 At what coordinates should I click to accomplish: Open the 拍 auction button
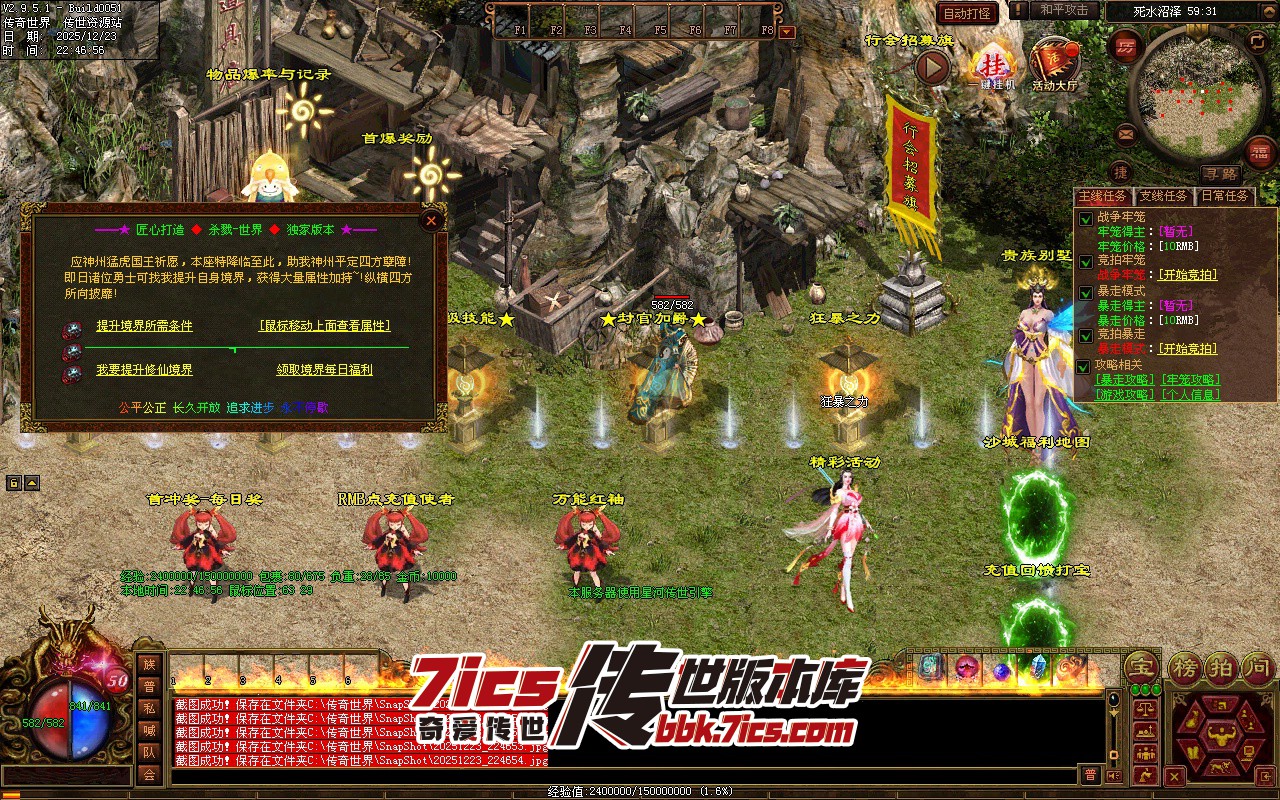[1221, 667]
